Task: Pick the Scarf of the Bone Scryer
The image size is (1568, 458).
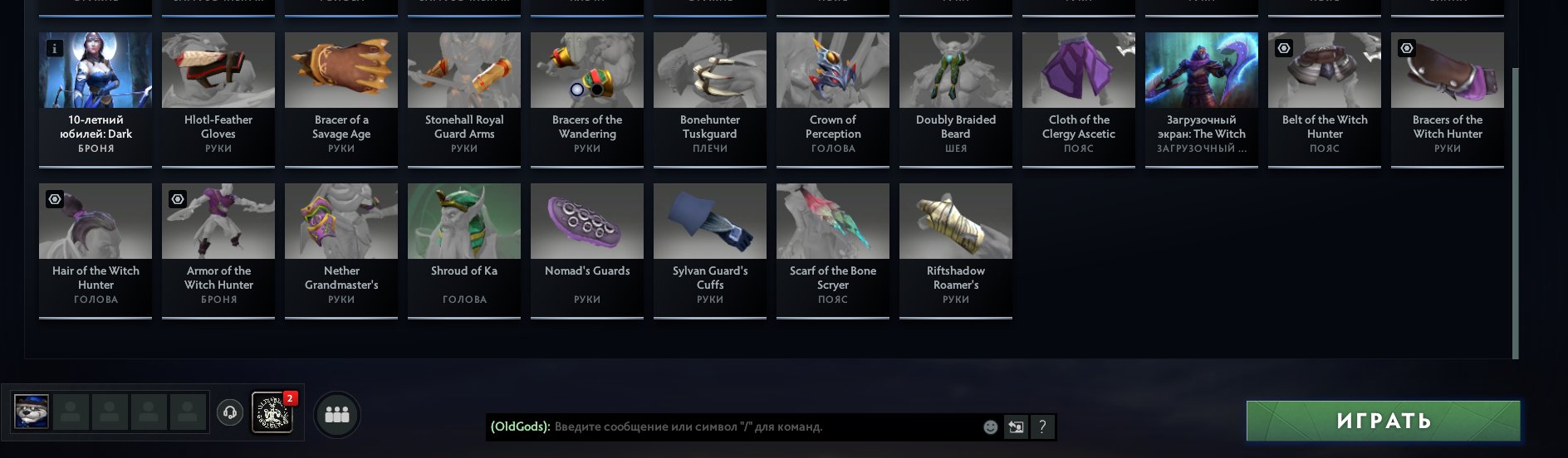Action: pyautogui.click(x=833, y=249)
